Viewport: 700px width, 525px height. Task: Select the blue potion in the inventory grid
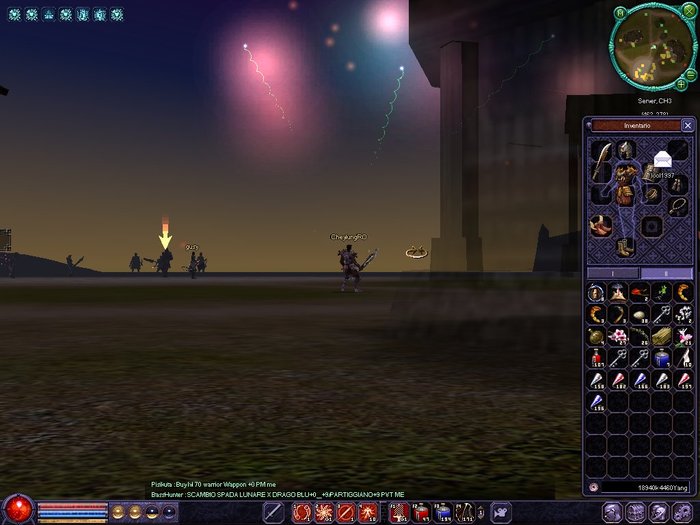point(661,358)
